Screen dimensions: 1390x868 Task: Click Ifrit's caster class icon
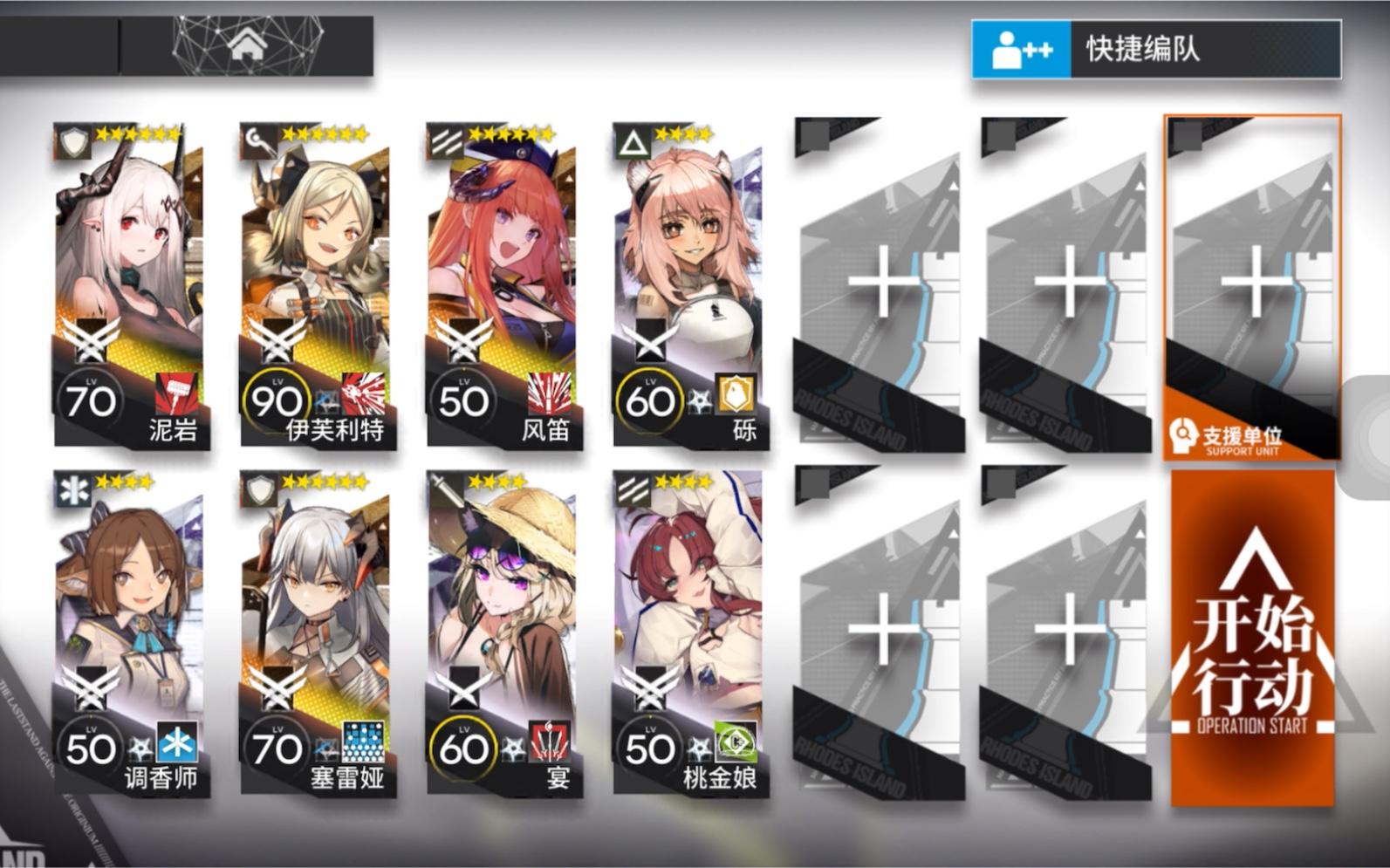259,138
